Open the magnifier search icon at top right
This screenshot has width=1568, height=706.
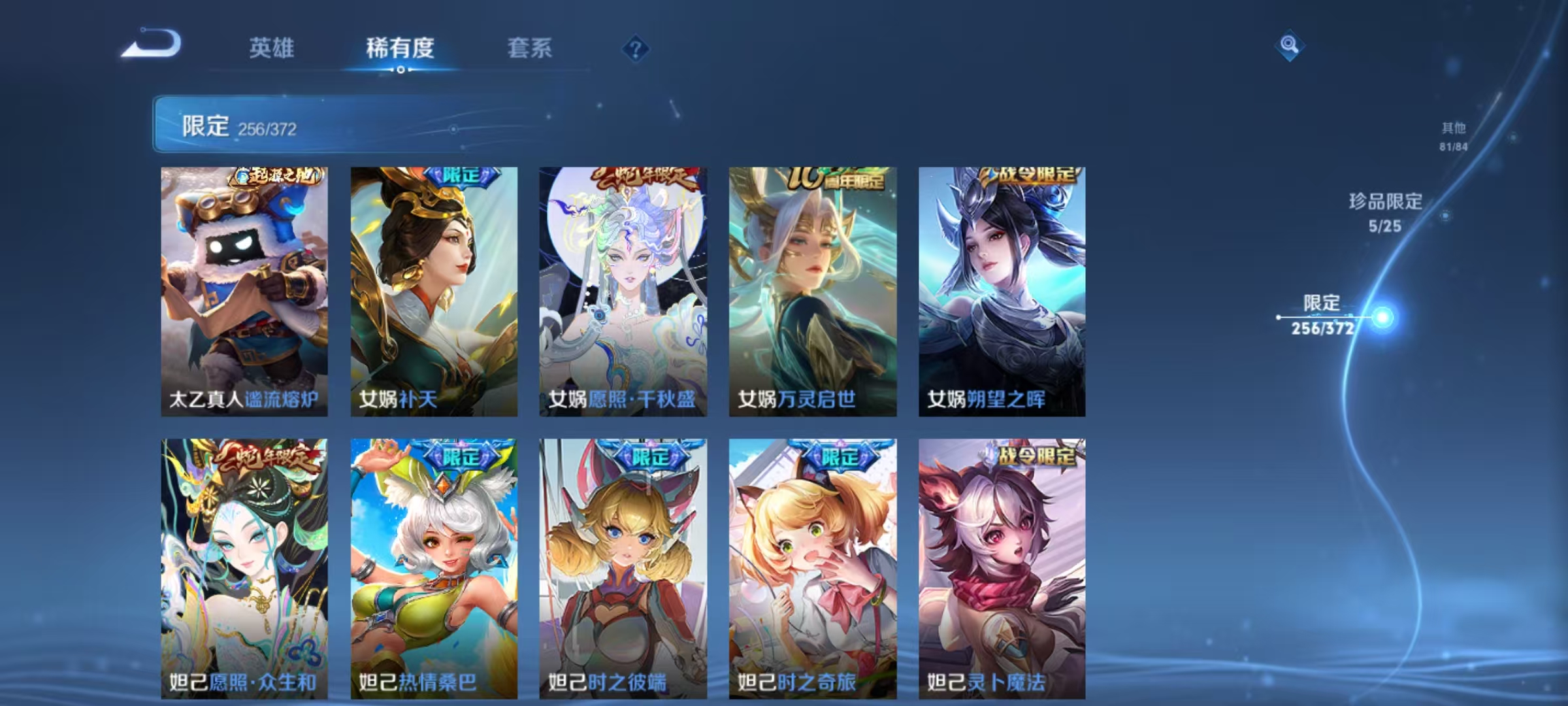1290,44
